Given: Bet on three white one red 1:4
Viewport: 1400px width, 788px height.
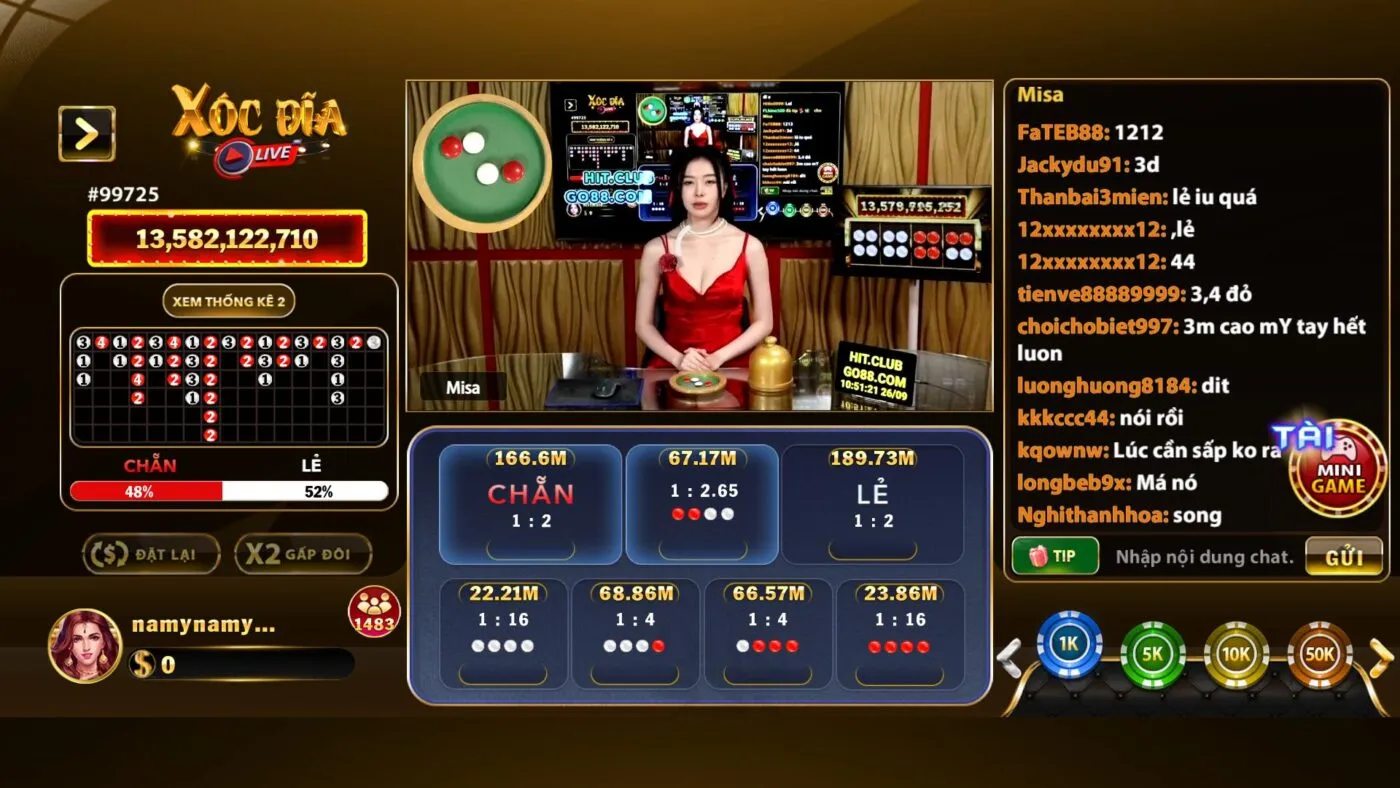Looking at the screenshot, I should (634, 635).
